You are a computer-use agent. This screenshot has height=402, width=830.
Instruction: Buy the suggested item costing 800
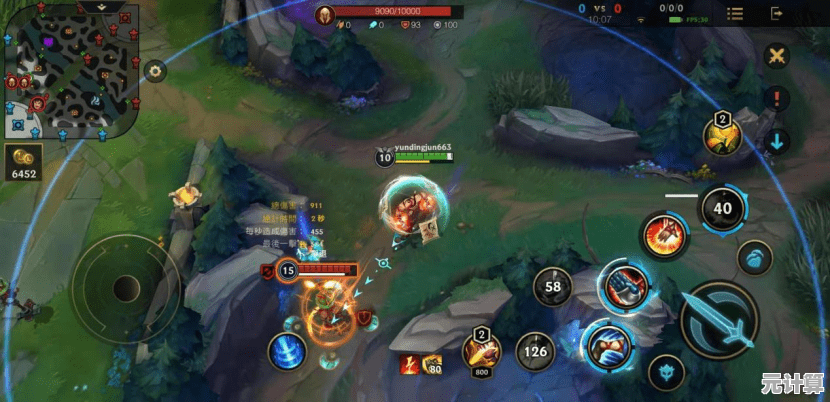click(x=480, y=352)
